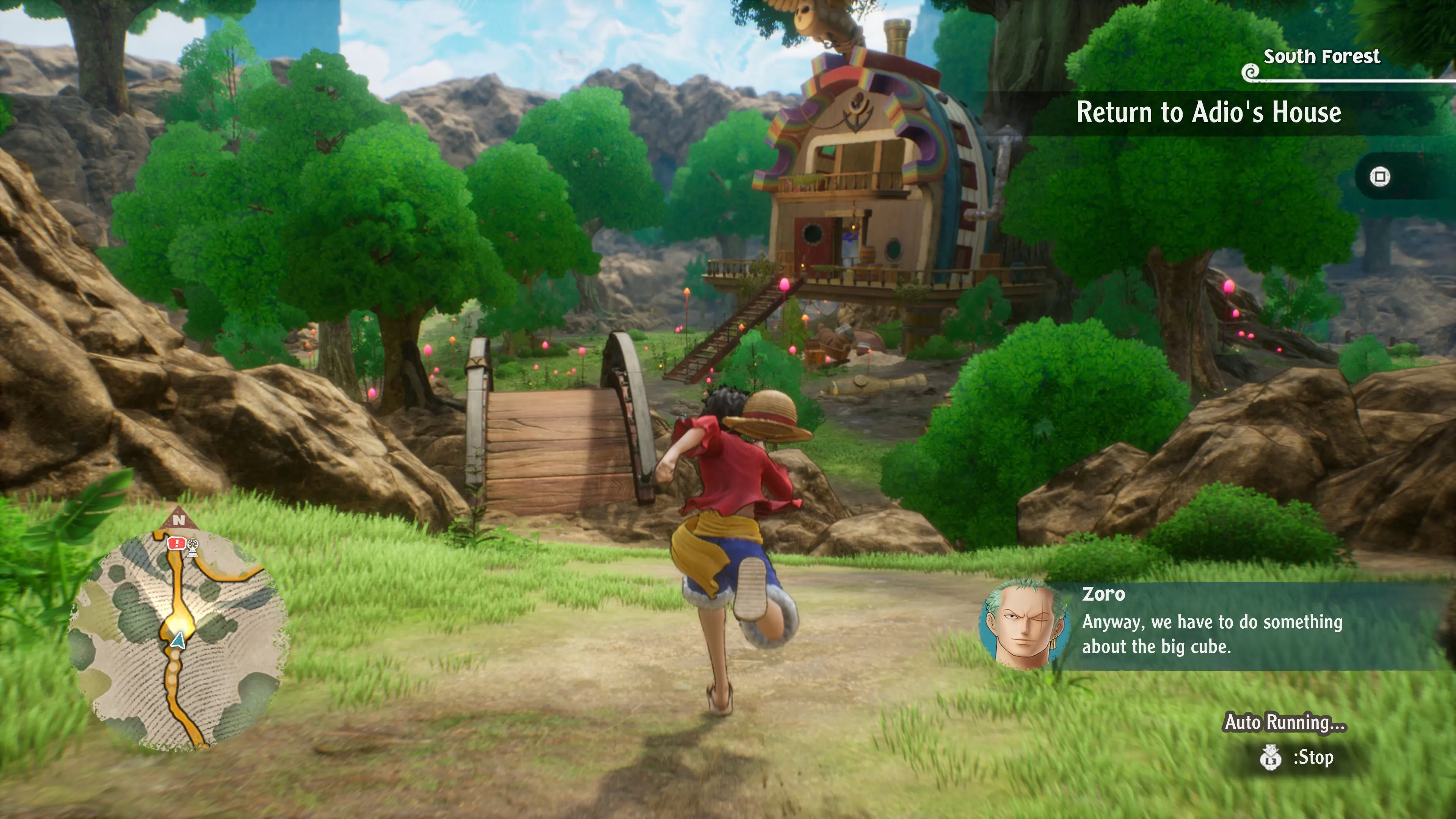
Task: Click Zoro's portrait in the dialogue box
Action: pyautogui.click(x=1024, y=626)
